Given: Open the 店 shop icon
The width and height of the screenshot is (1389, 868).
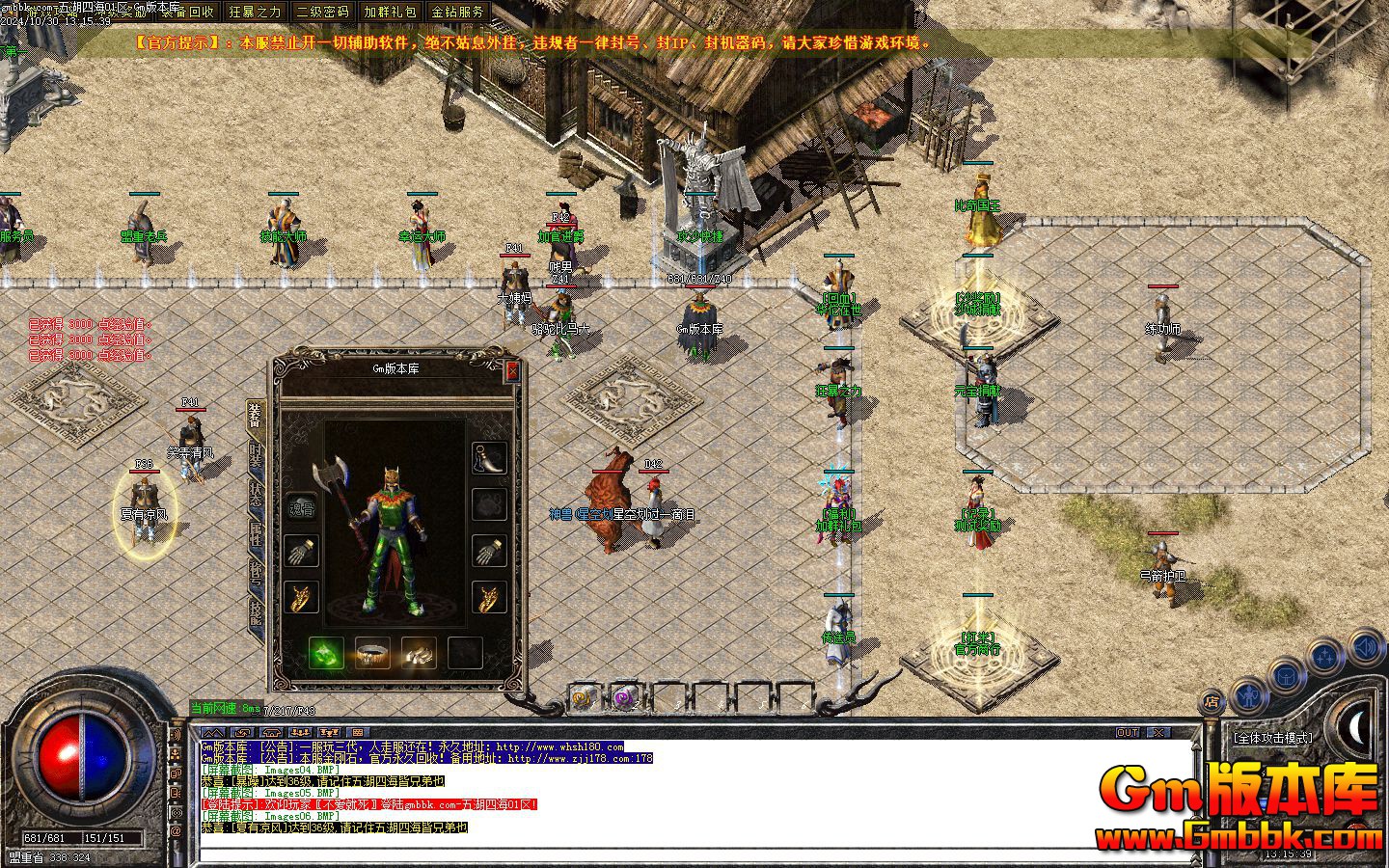Looking at the screenshot, I should pos(1212,701).
